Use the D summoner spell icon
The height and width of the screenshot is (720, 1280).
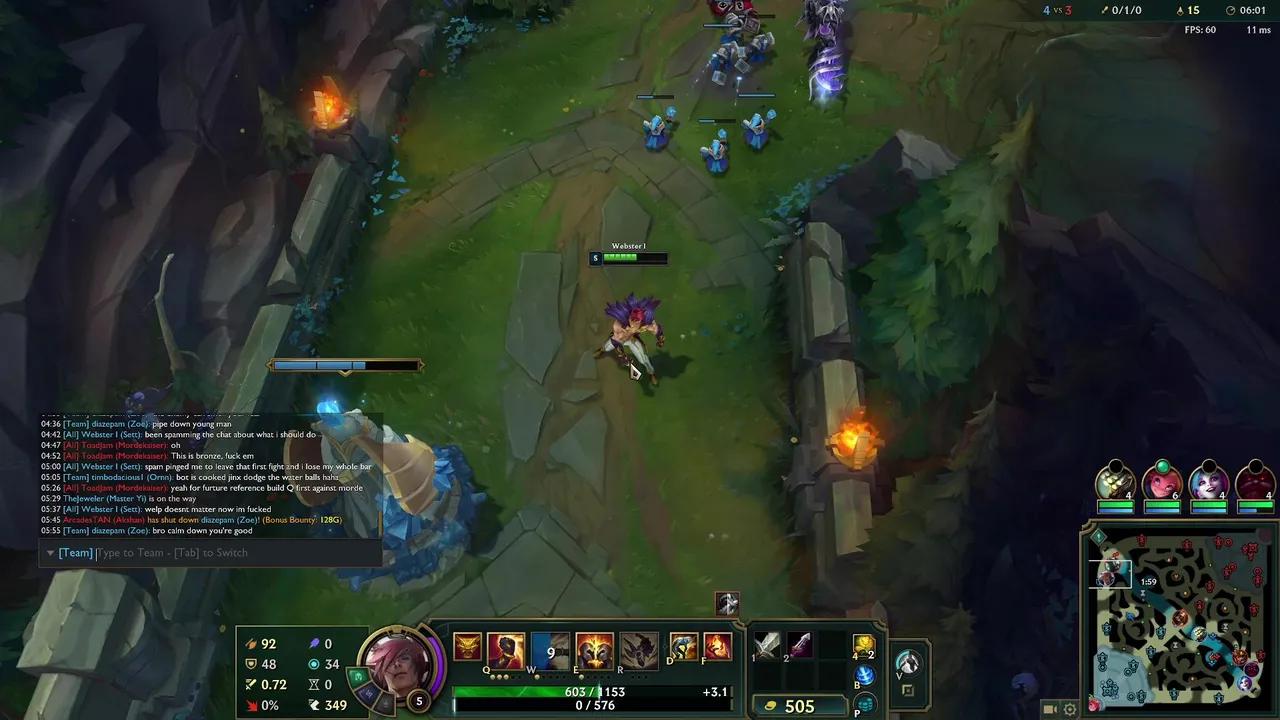tap(683, 647)
